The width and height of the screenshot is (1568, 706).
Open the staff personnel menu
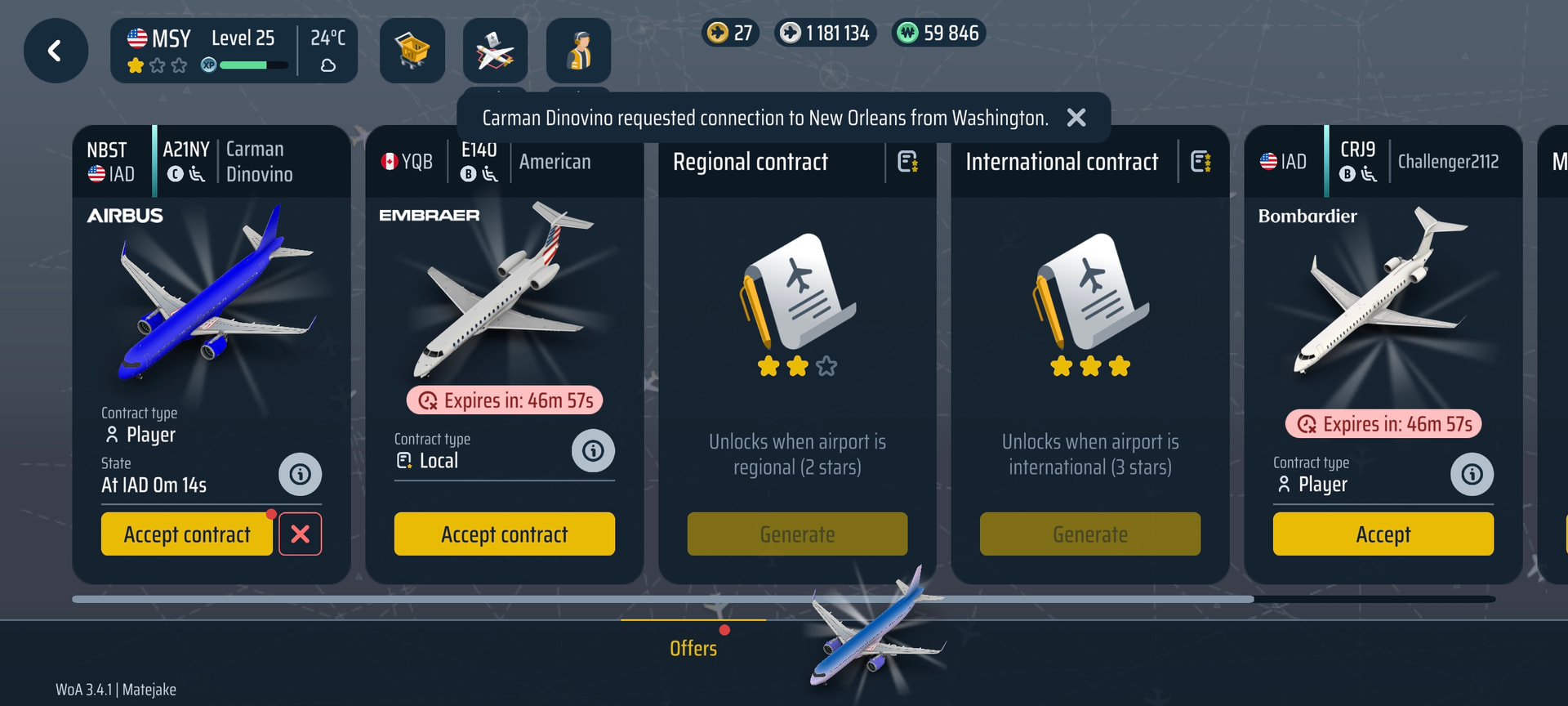click(578, 51)
